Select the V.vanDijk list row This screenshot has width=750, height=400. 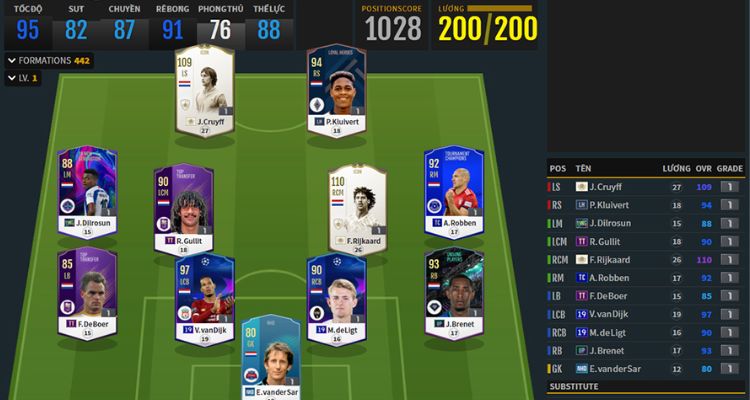(646, 313)
